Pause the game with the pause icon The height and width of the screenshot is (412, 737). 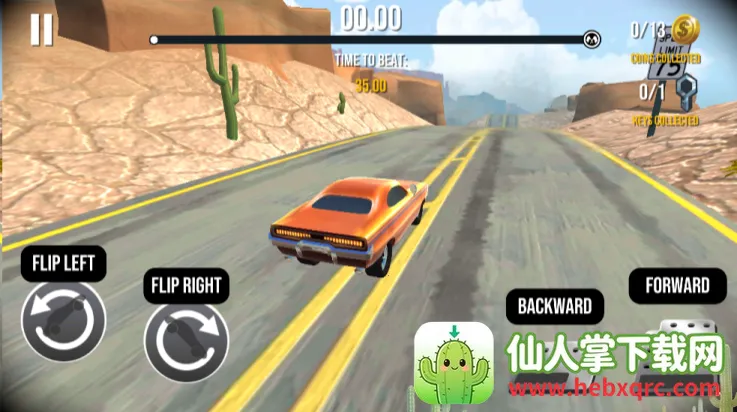tap(41, 30)
